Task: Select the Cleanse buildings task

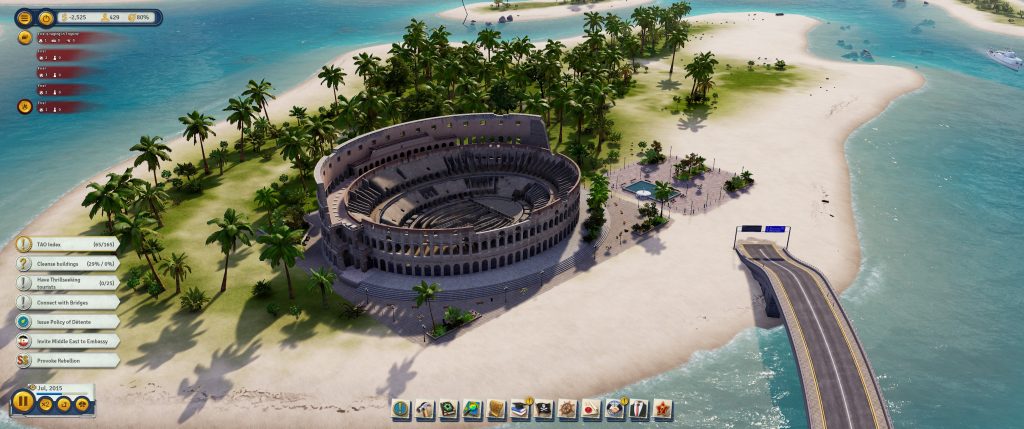Action: pyautogui.click(x=68, y=263)
